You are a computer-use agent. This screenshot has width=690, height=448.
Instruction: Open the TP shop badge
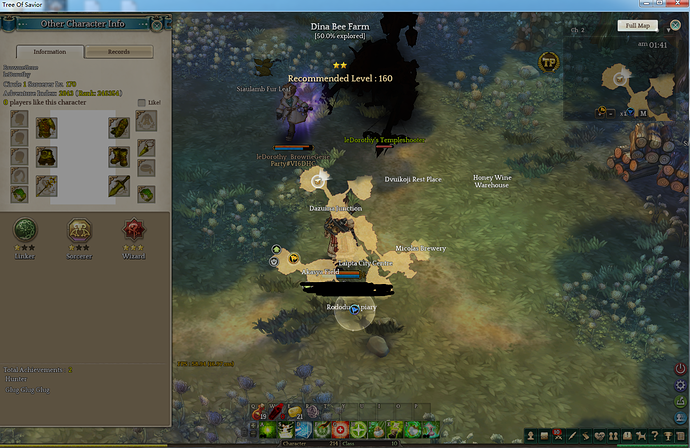(x=548, y=63)
